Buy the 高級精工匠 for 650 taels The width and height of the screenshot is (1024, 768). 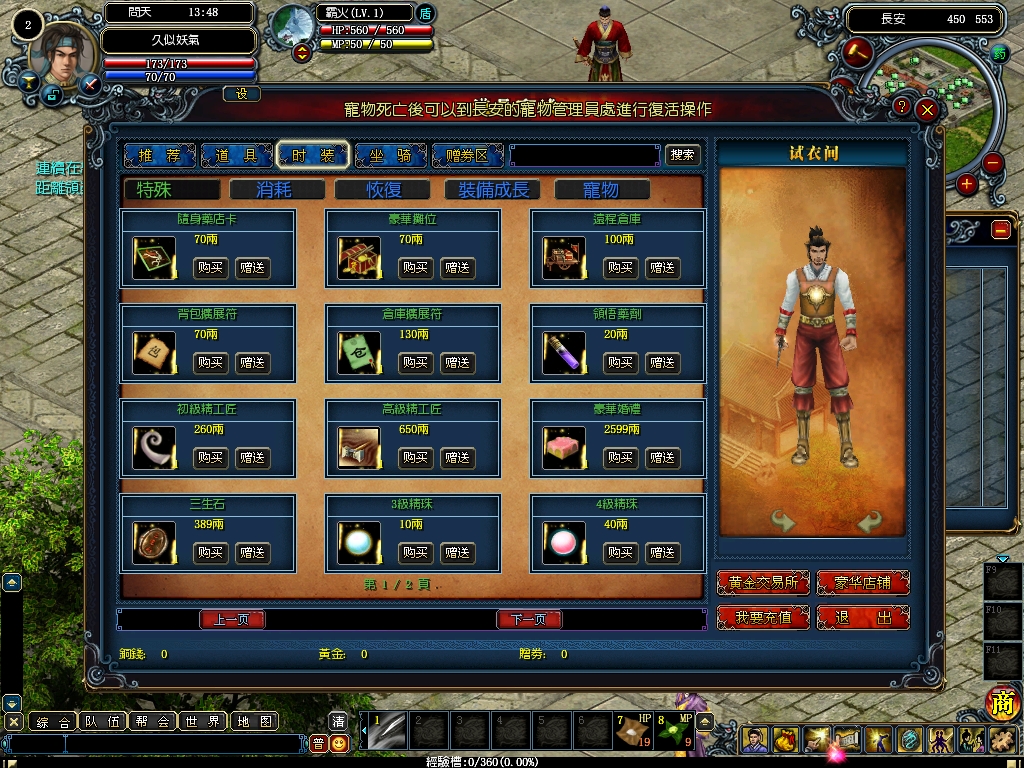pos(415,458)
